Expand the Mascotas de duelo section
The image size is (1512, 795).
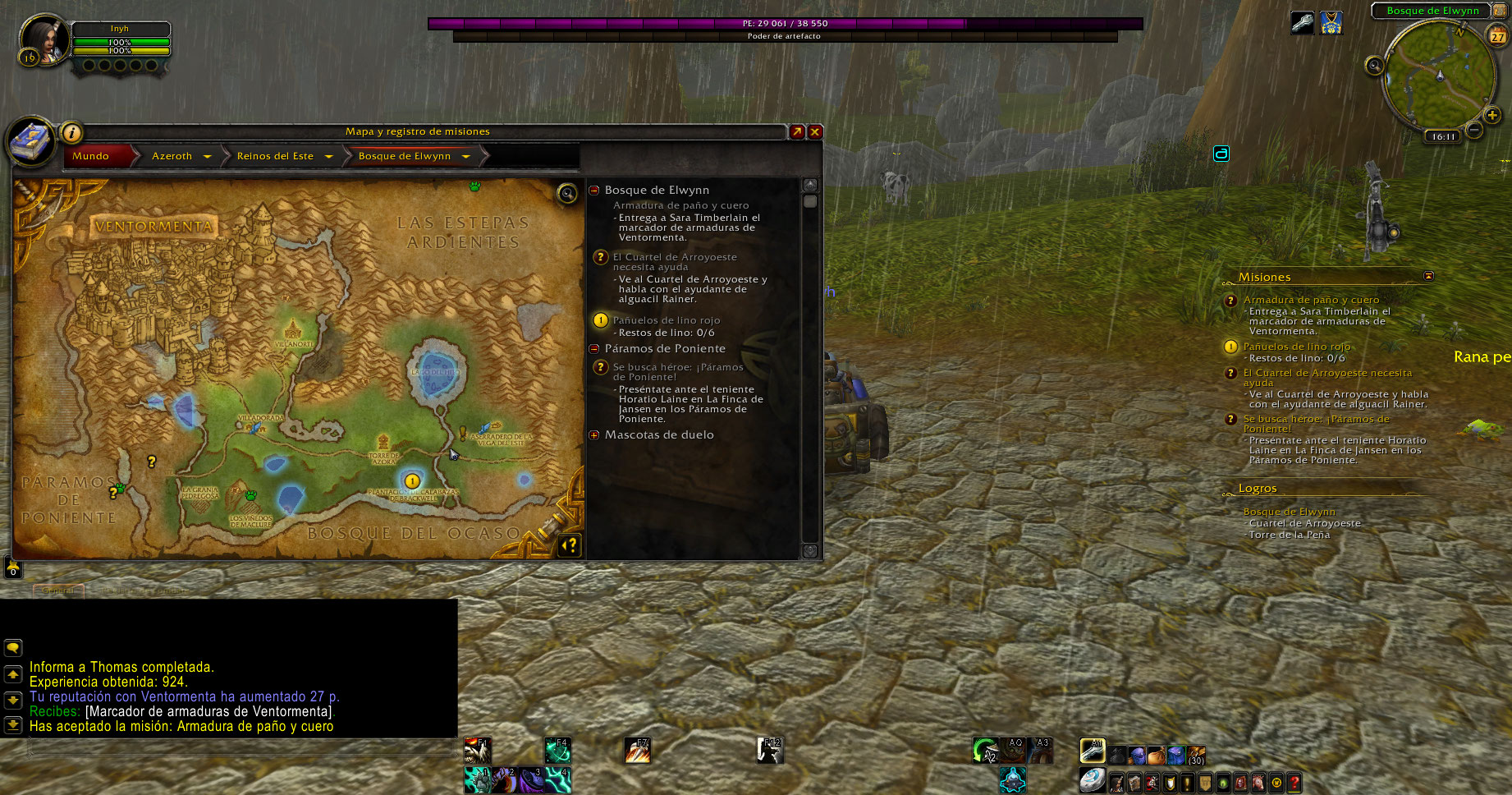click(594, 435)
